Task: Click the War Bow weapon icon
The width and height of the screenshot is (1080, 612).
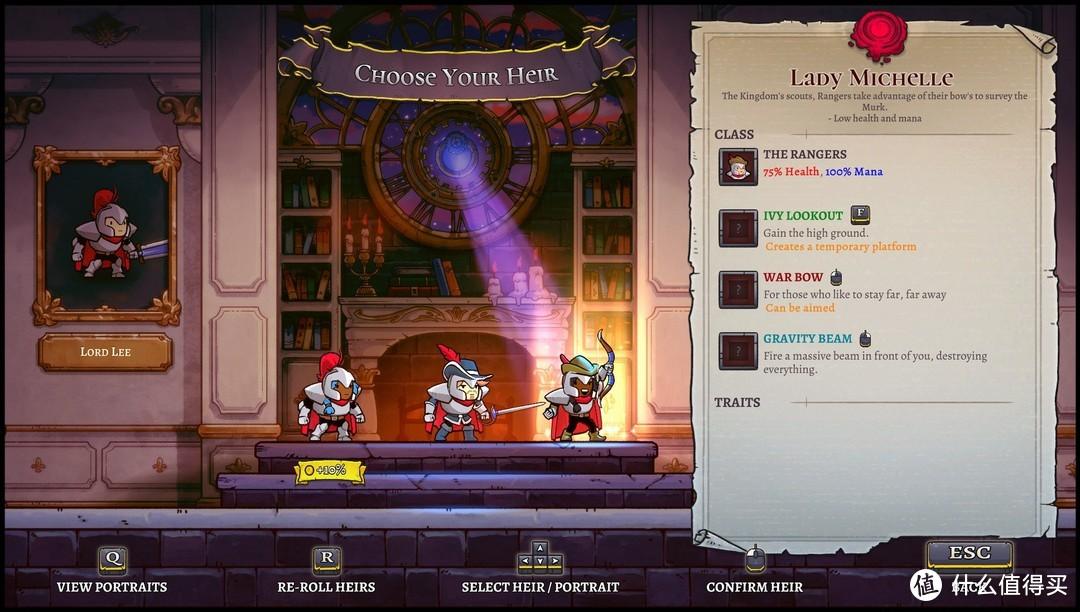Action: [x=738, y=289]
